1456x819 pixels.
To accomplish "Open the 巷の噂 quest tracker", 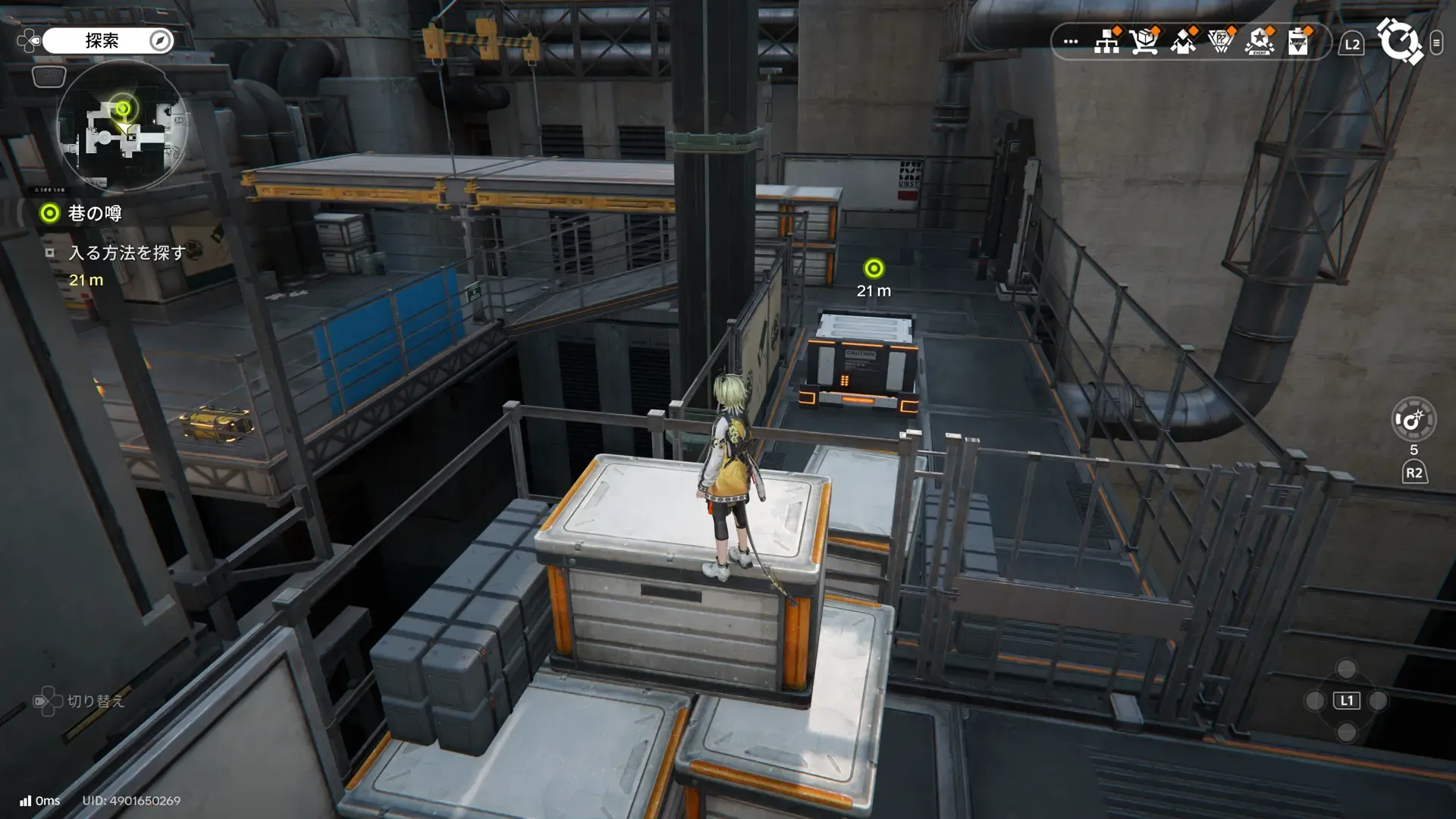I will (94, 214).
